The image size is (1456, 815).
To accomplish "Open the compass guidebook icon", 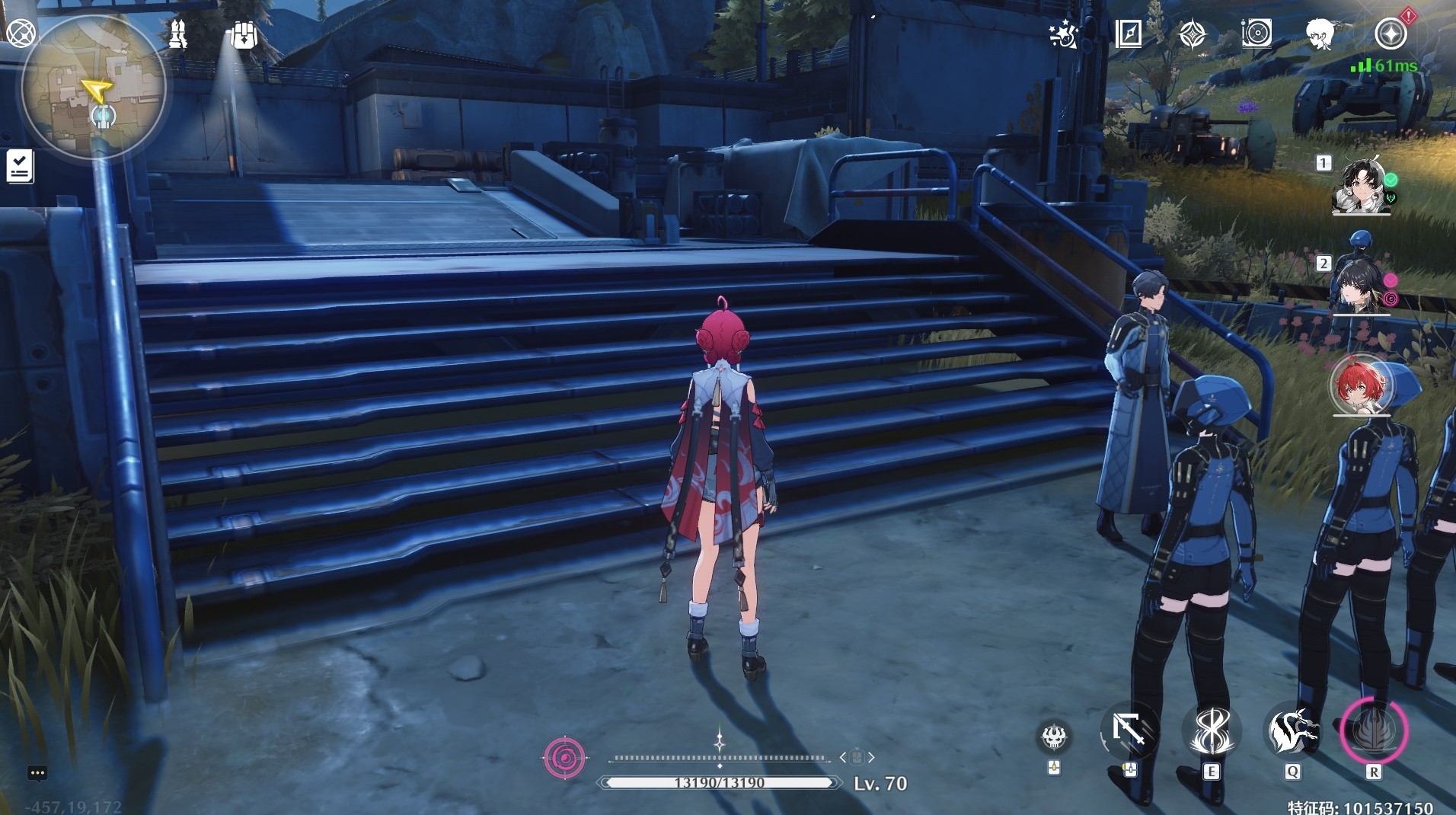I will pos(1128,34).
